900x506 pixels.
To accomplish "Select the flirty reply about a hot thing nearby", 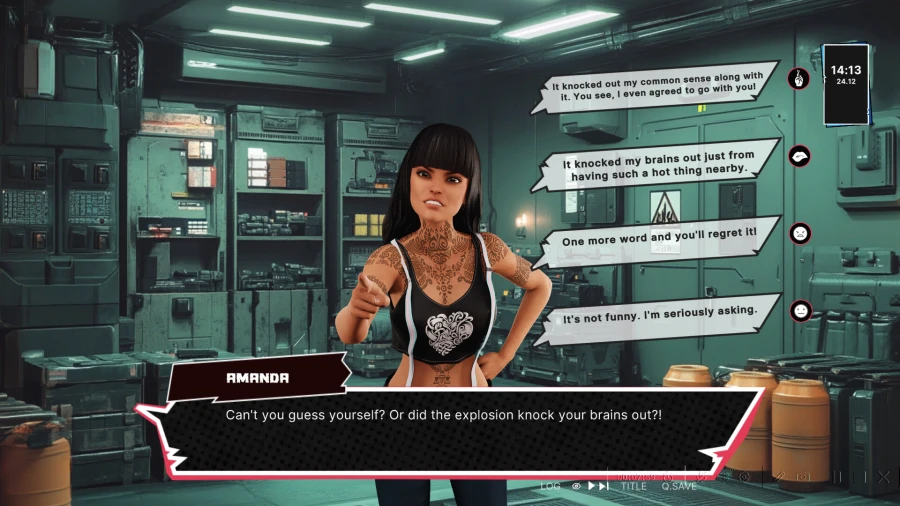I will pyautogui.click(x=655, y=163).
